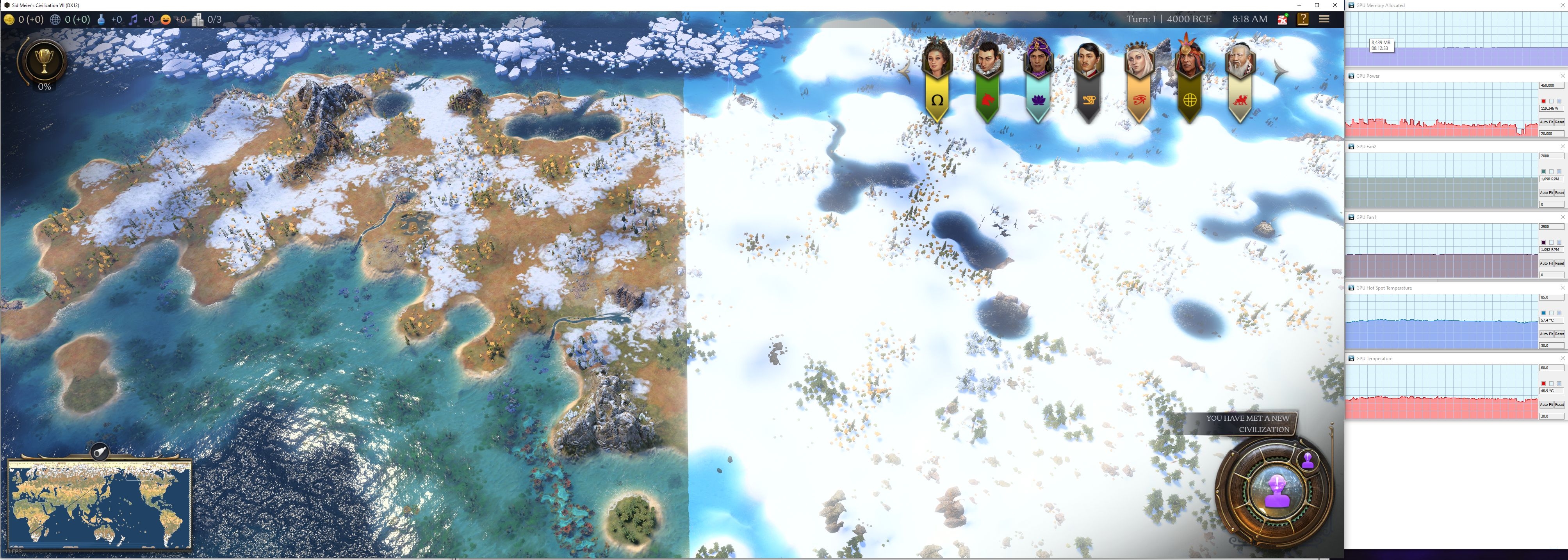Image resolution: width=1568 pixels, height=560 pixels.
Task: Click the gold coin treasury icon
Action: point(10,20)
